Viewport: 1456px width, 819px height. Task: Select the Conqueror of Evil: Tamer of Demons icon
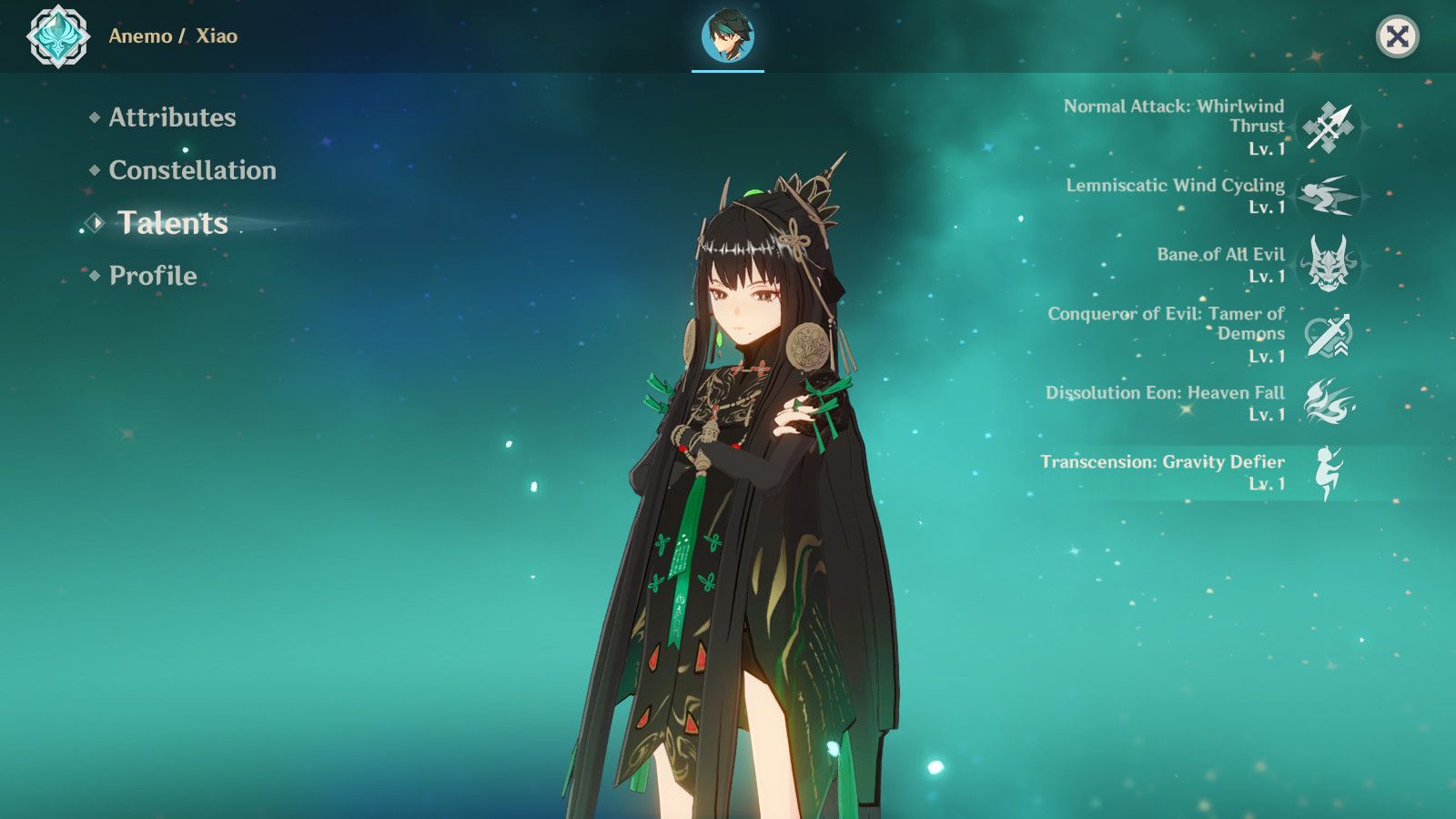(x=1330, y=334)
